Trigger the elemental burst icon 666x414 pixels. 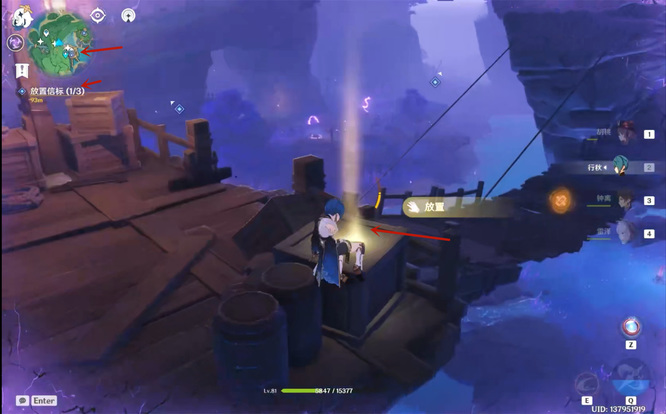(631, 381)
